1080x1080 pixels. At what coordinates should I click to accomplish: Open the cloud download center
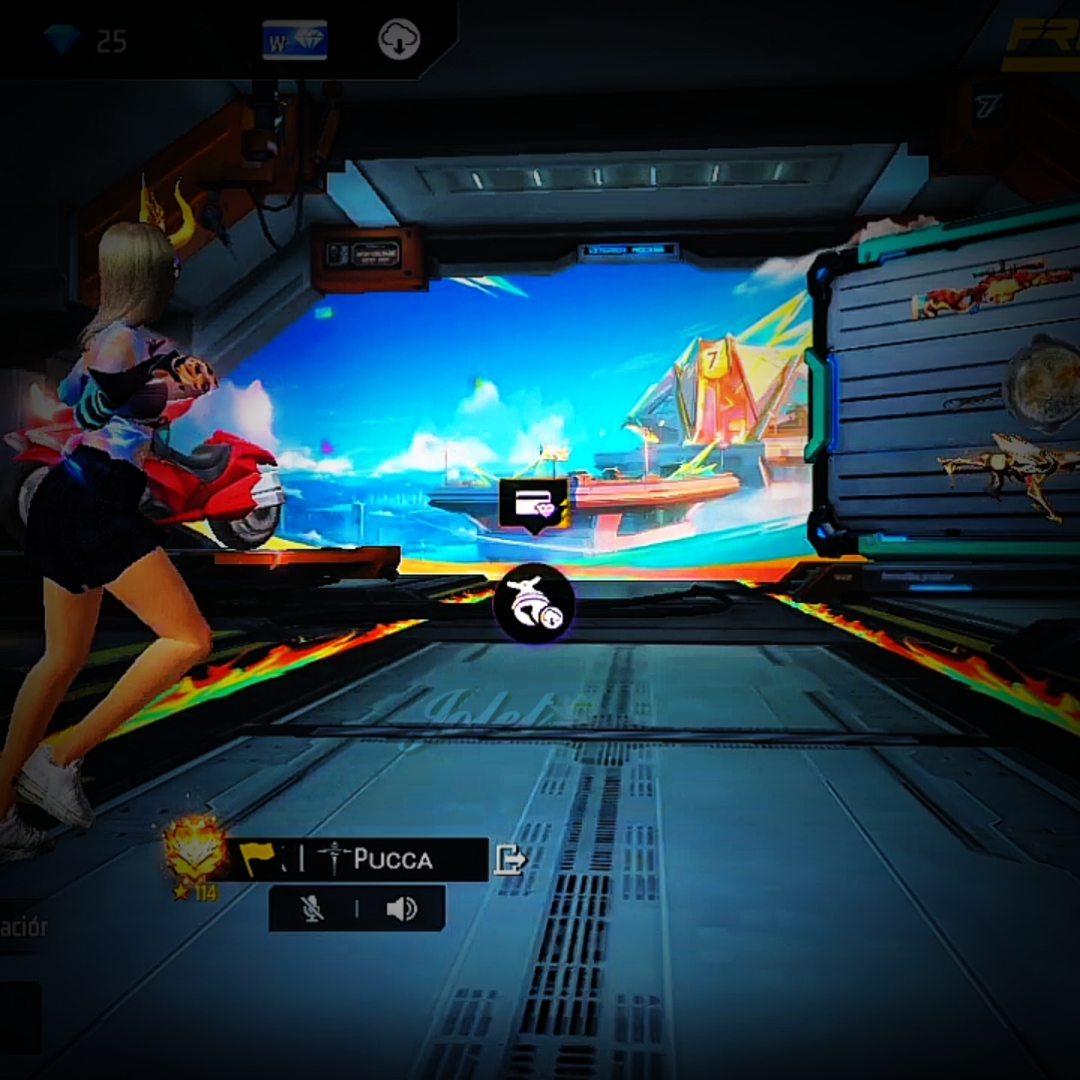point(399,40)
